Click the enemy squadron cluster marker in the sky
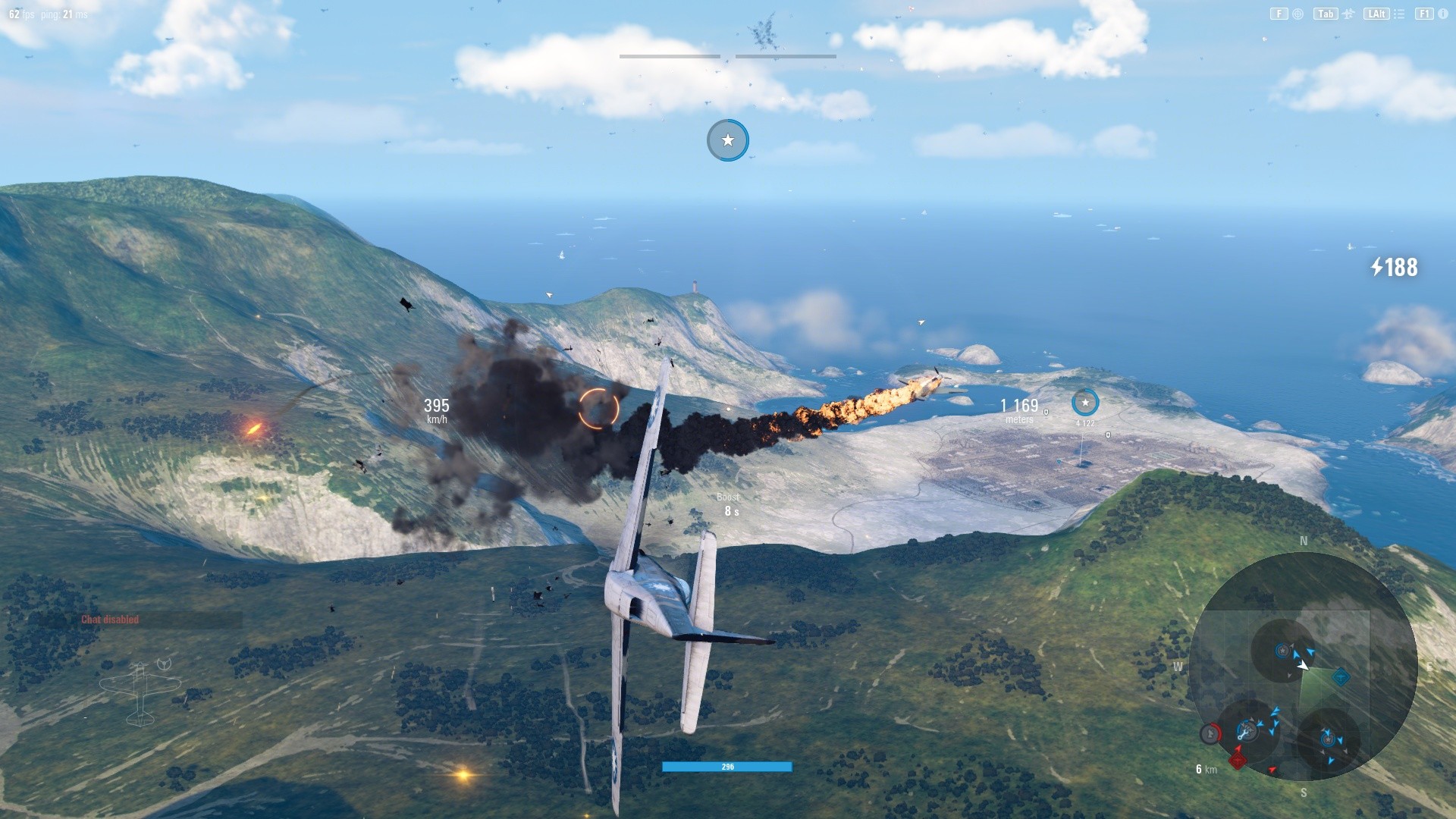This screenshot has height=819, width=1456. (x=763, y=33)
